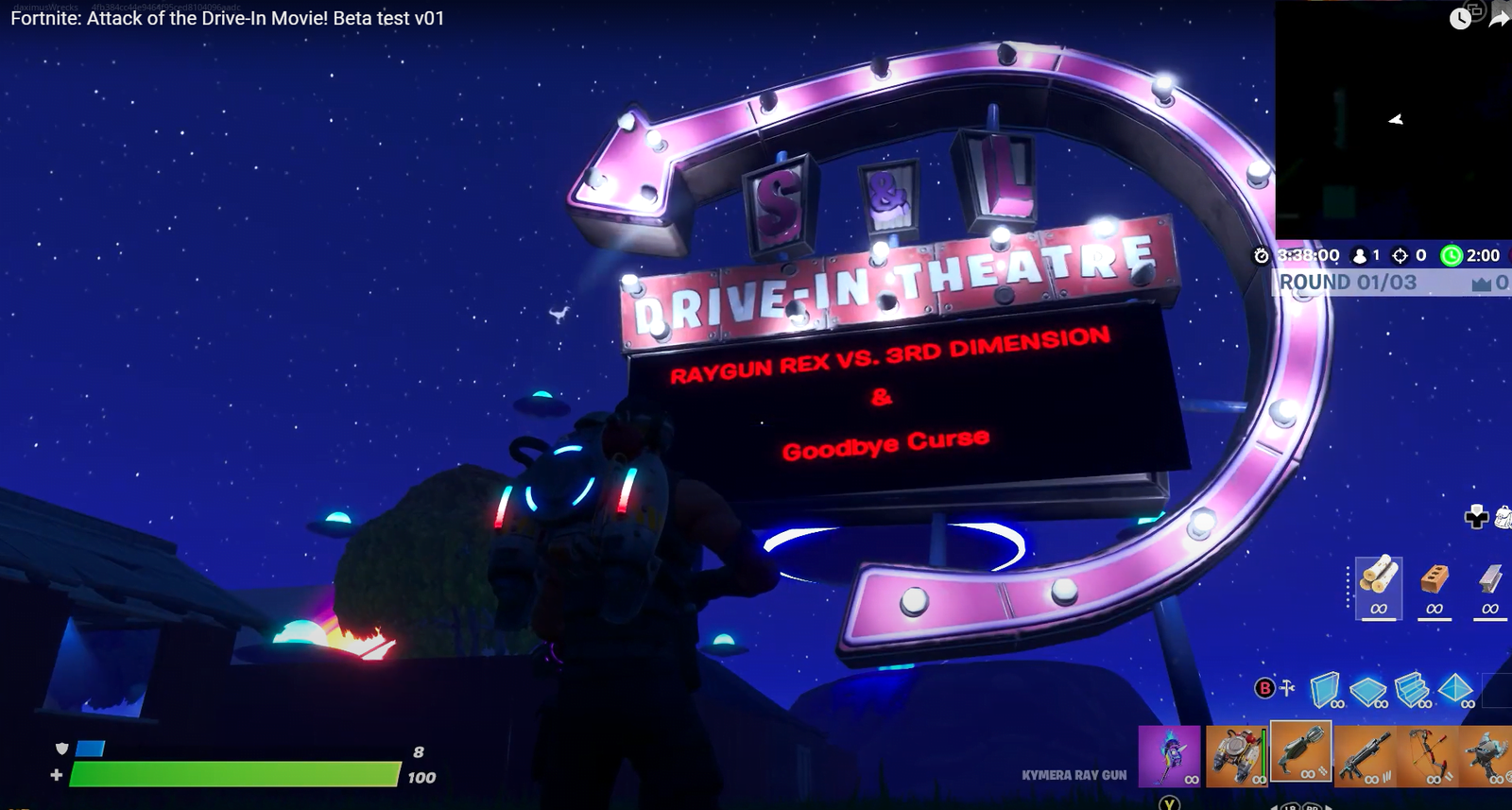Choose brick as building material
Screen dimensions: 1512x810
(x=1435, y=577)
